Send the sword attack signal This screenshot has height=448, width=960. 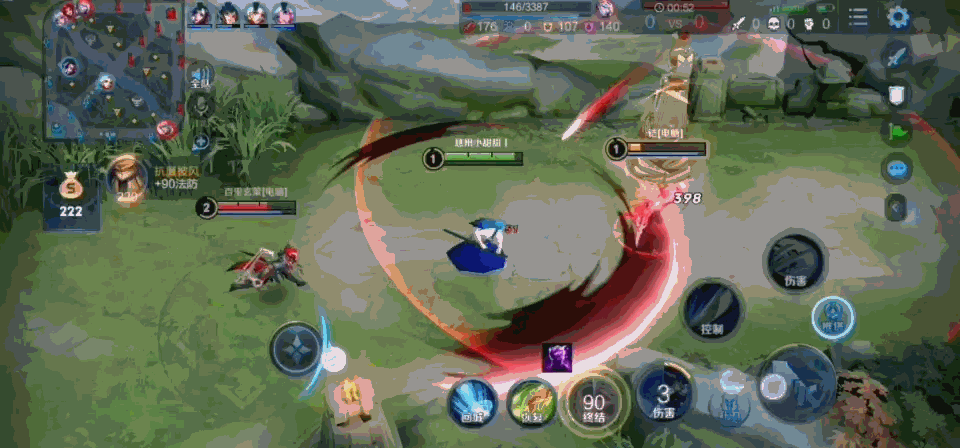pyautogui.click(x=896, y=56)
